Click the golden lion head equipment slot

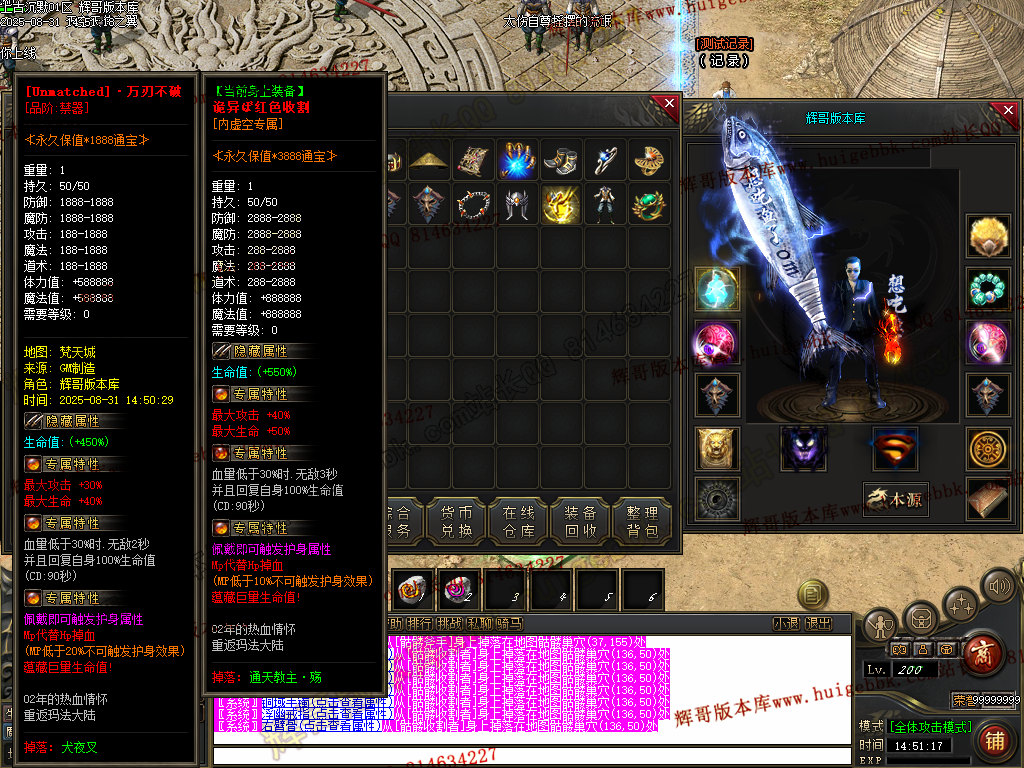(717, 448)
